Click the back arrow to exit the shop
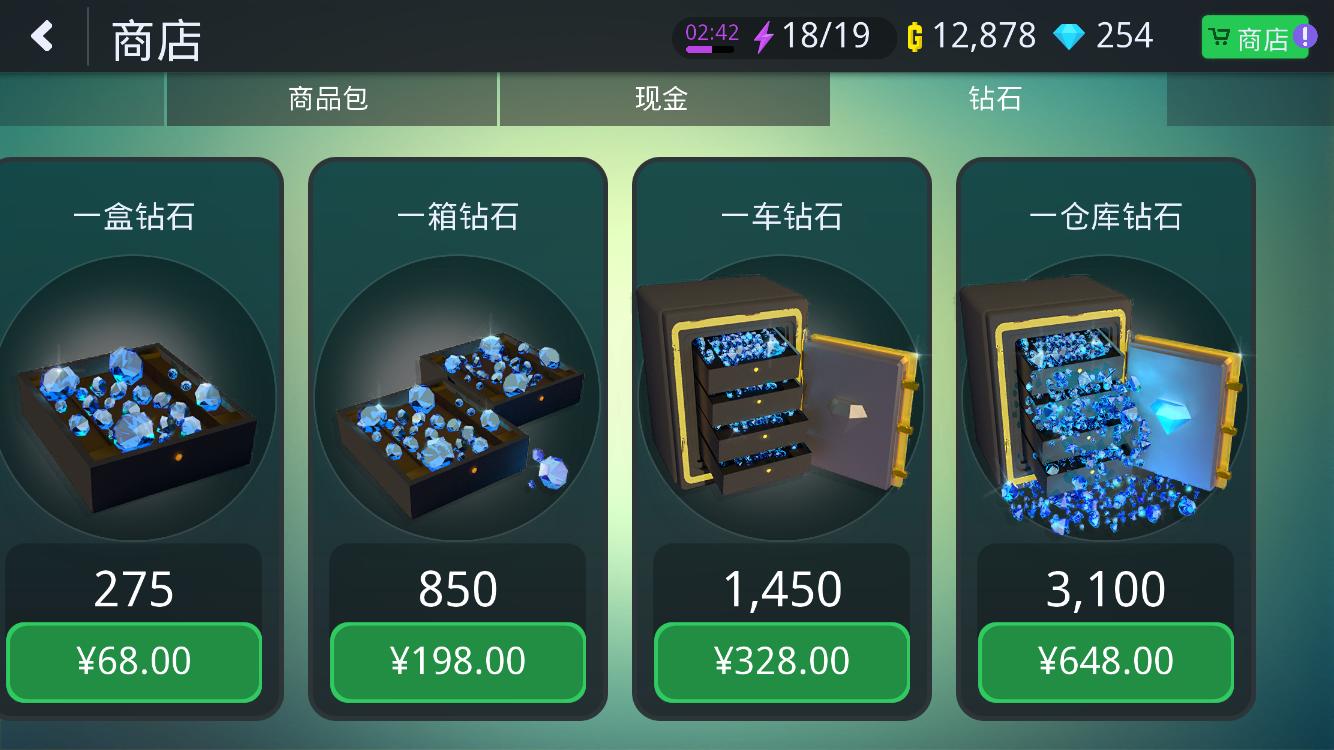The height and width of the screenshot is (750, 1334). [x=42, y=36]
